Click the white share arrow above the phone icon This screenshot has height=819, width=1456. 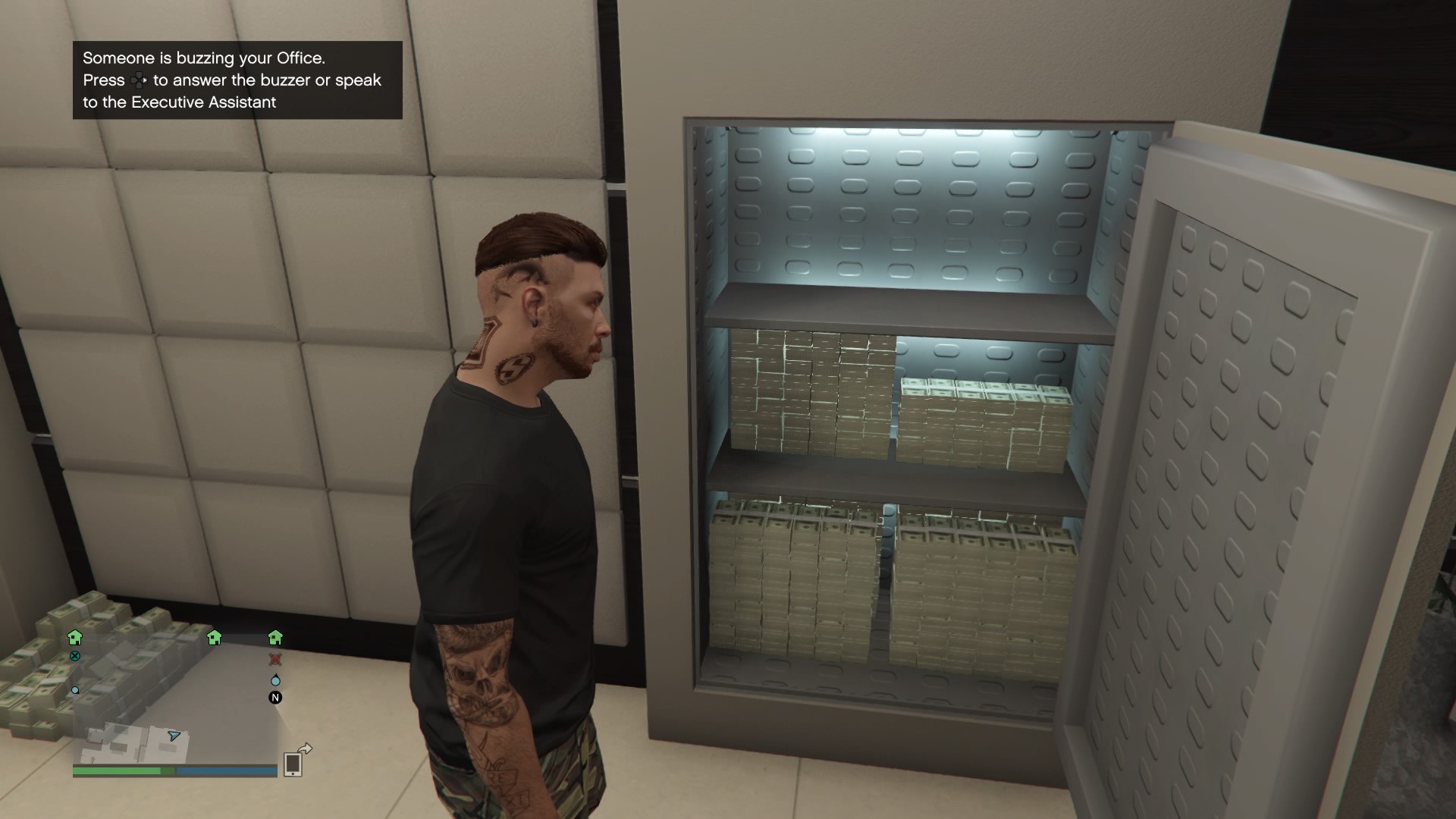tap(304, 748)
